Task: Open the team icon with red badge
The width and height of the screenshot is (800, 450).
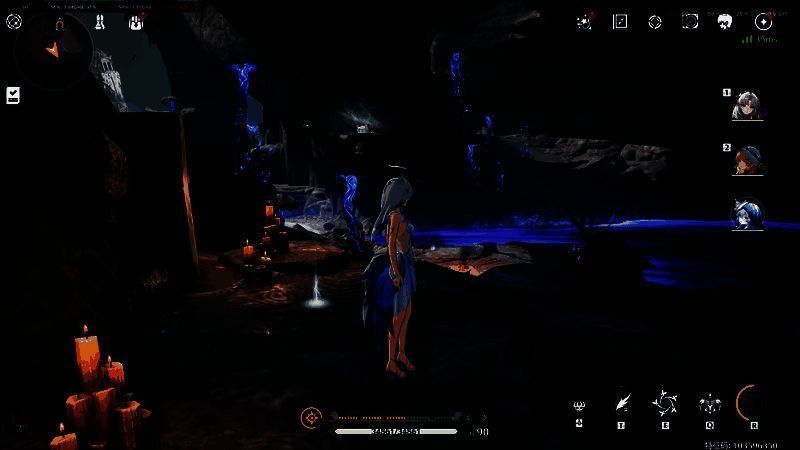Action: 135,21
